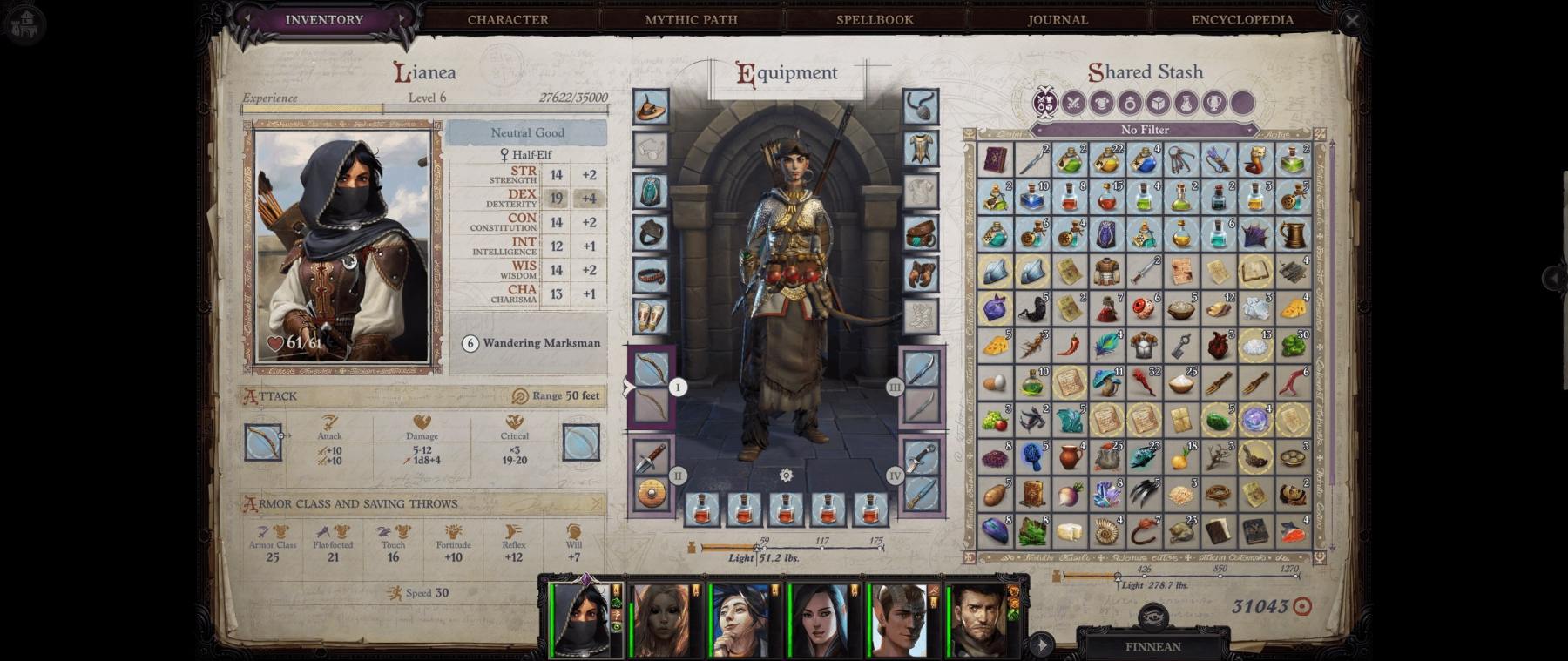This screenshot has height=661, width=1568.
Task: Open the equipment visual settings gear
Action: [x=786, y=476]
